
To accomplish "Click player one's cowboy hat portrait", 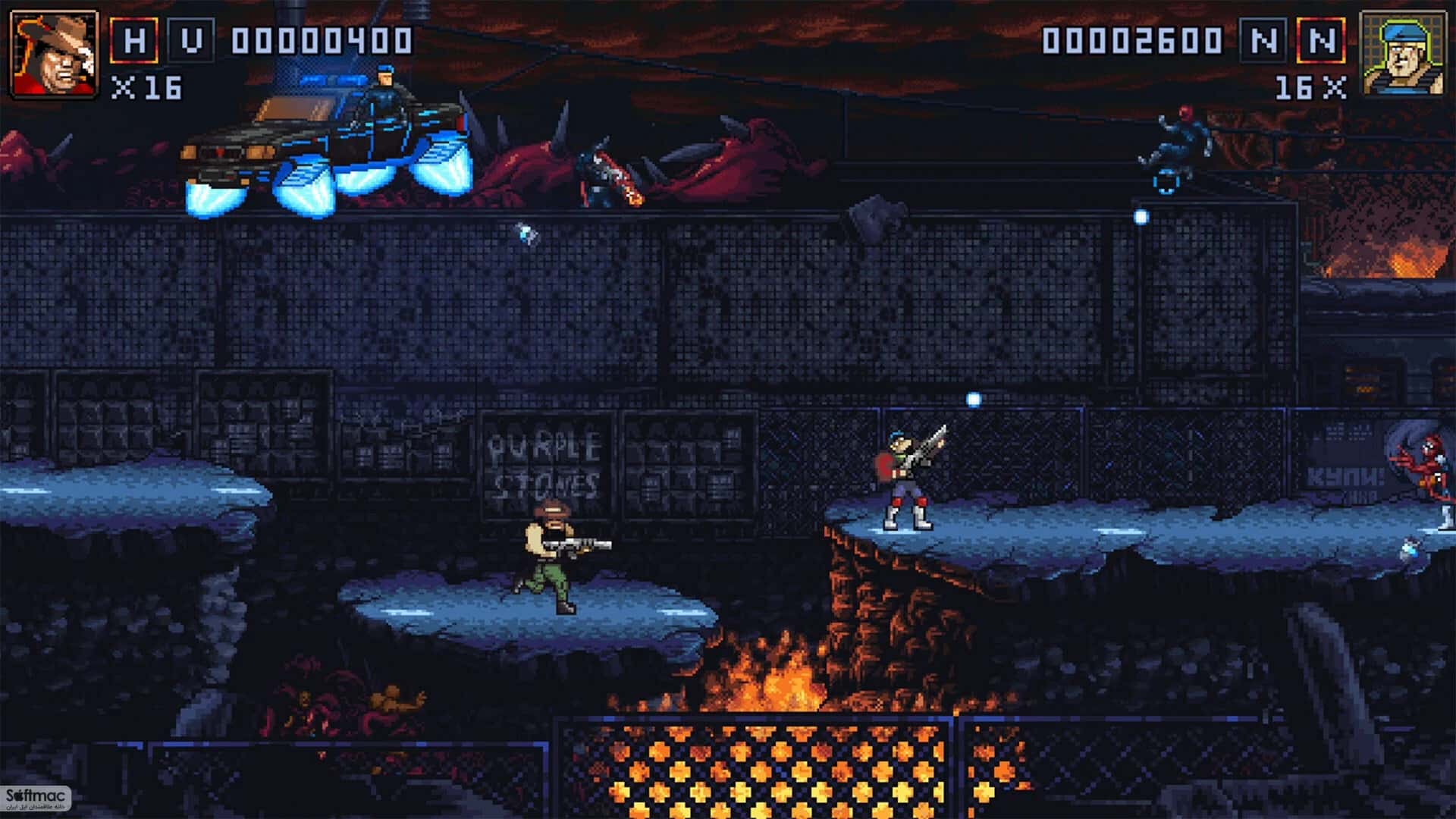I will [x=54, y=54].
